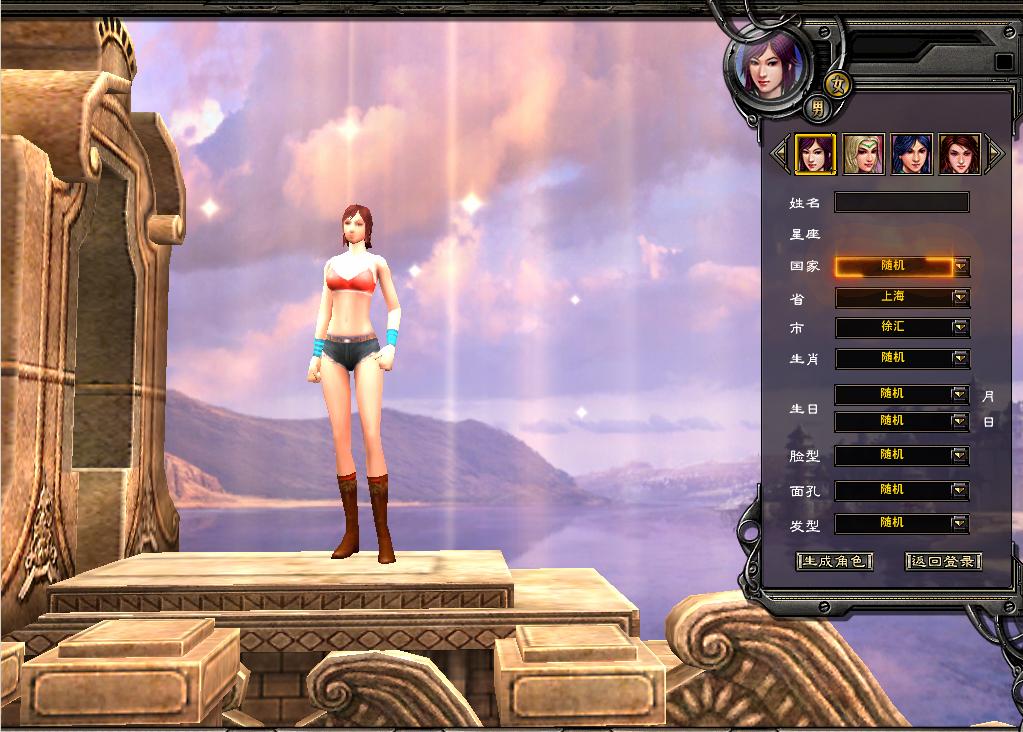
Task: Click 生成角色 to create the character
Action: point(834,561)
